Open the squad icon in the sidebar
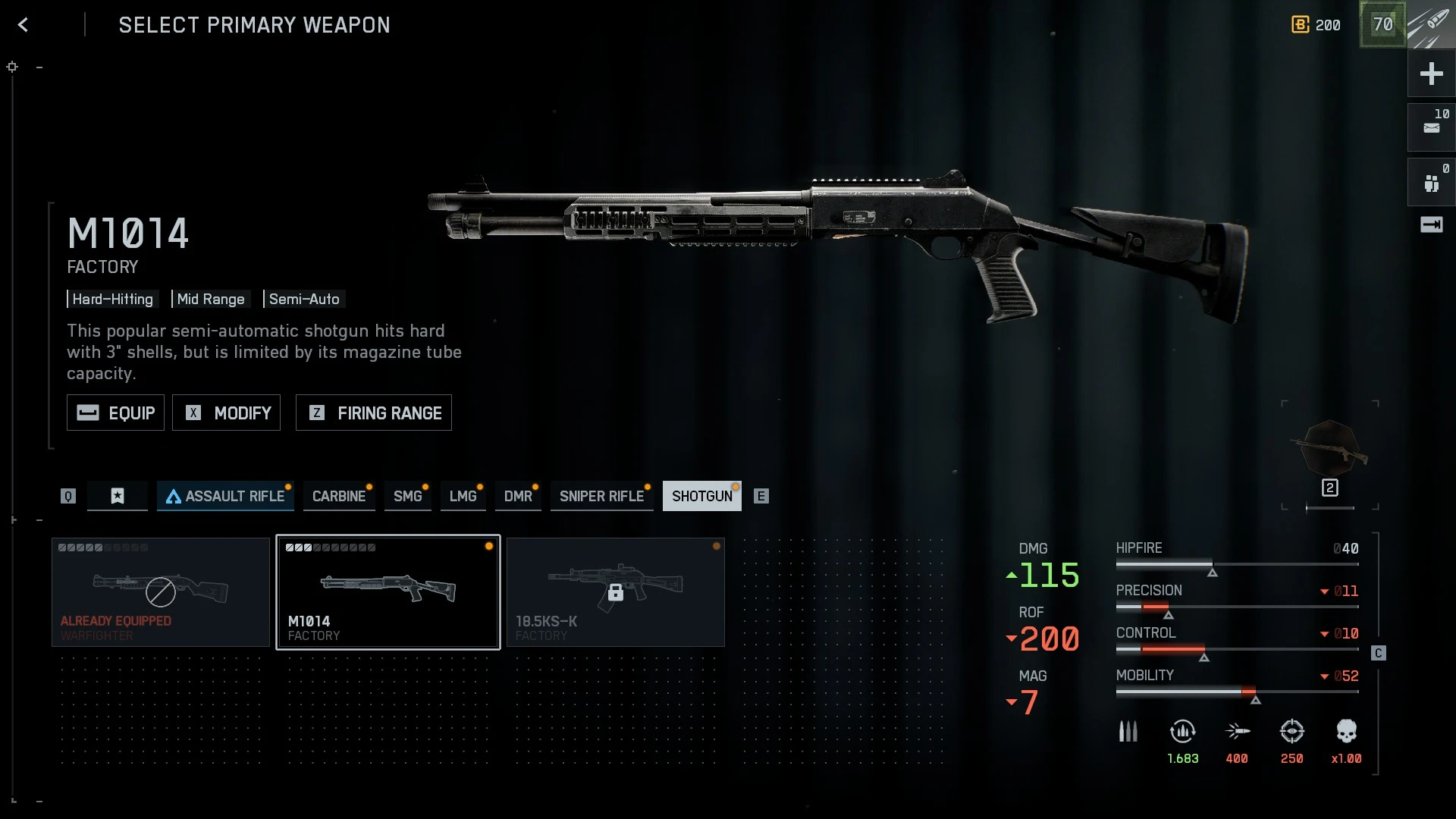Image resolution: width=1456 pixels, height=819 pixels. (1431, 182)
